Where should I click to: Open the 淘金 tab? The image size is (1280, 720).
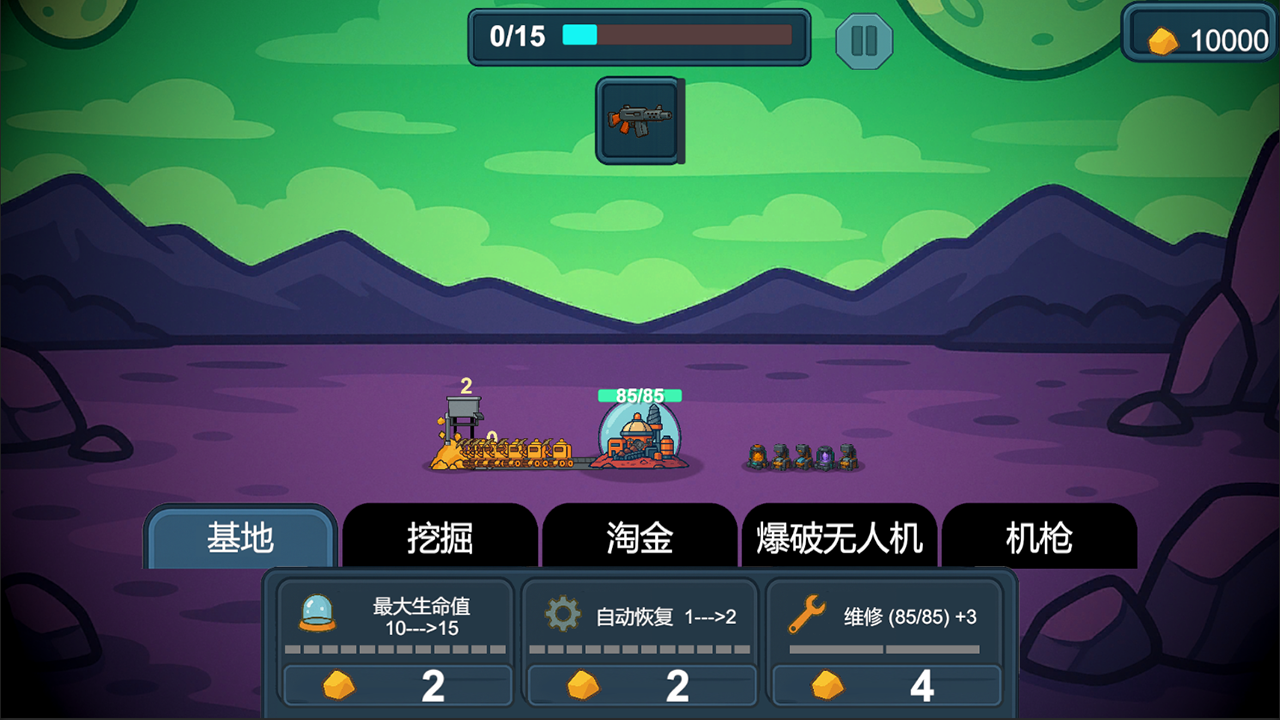tap(640, 537)
